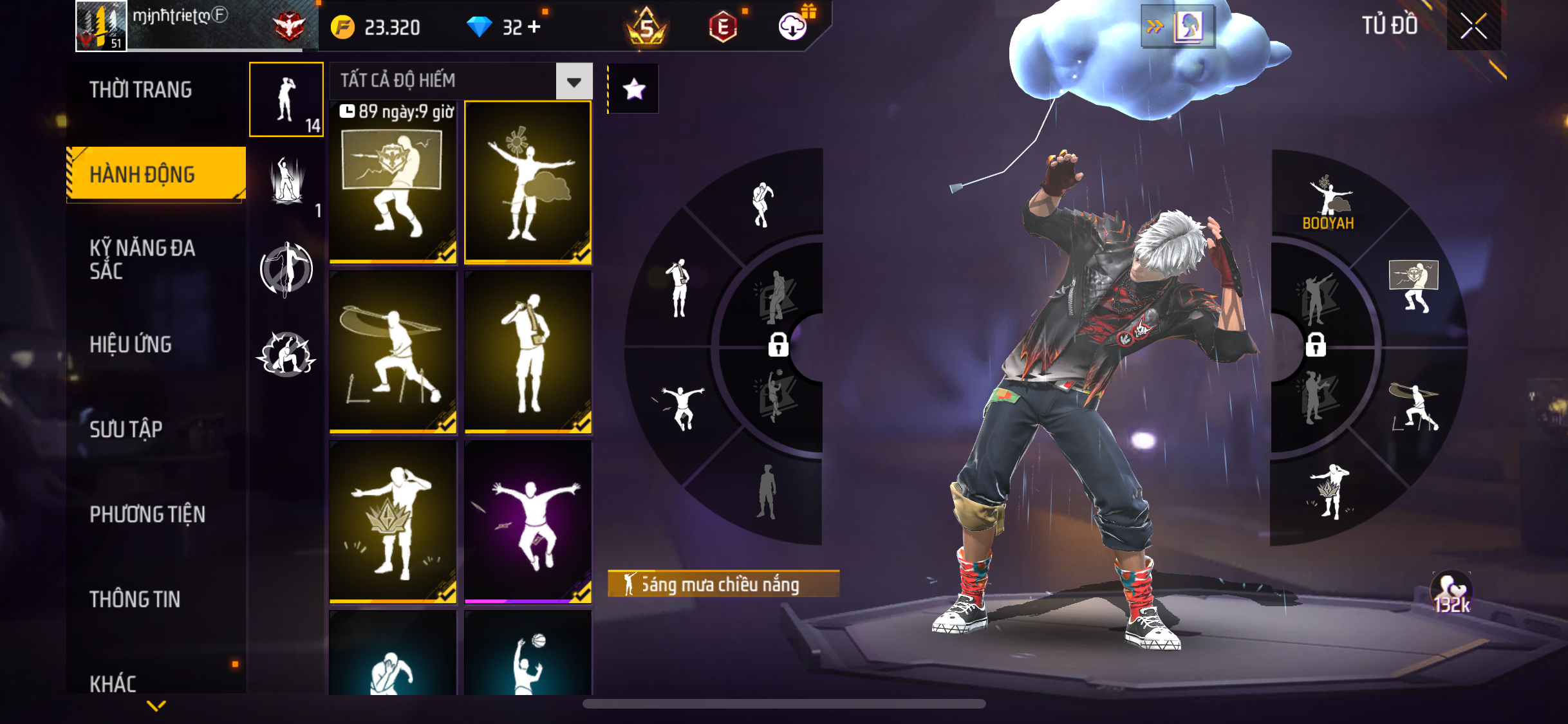1568x724 pixels.
Task: Open the emote subcategory showing 14
Action: point(286,99)
